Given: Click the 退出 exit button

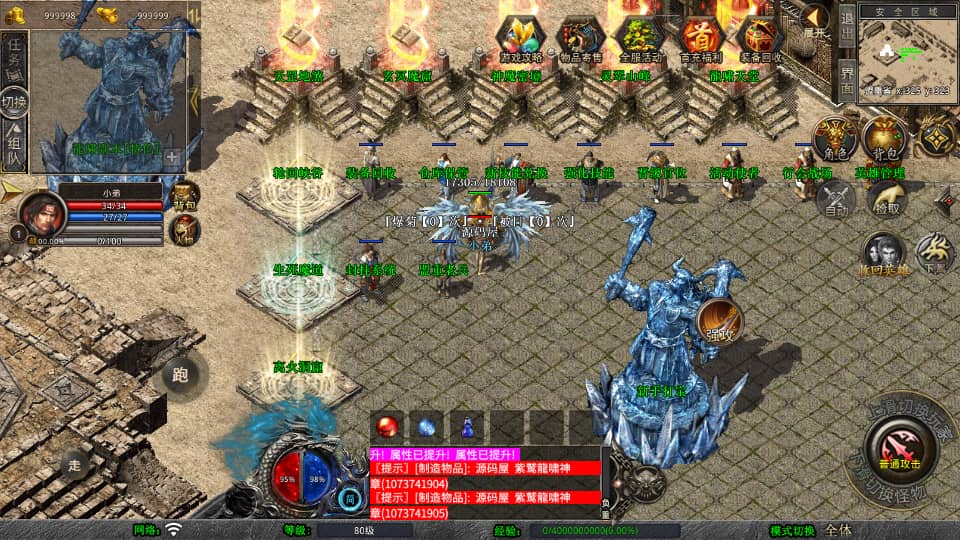Looking at the screenshot, I should pos(846,28).
